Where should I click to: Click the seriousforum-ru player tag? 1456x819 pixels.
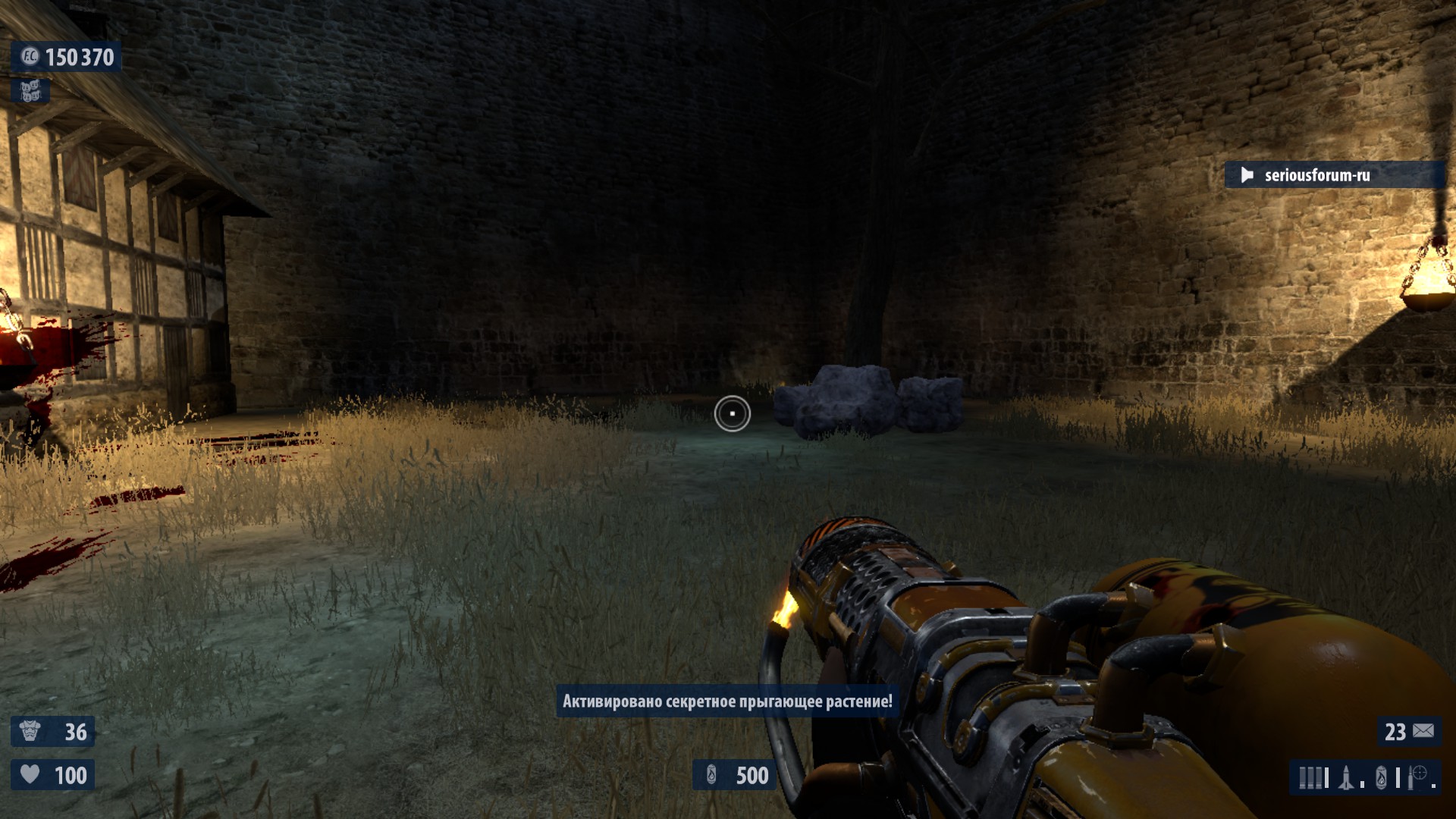tap(1316, 175)
